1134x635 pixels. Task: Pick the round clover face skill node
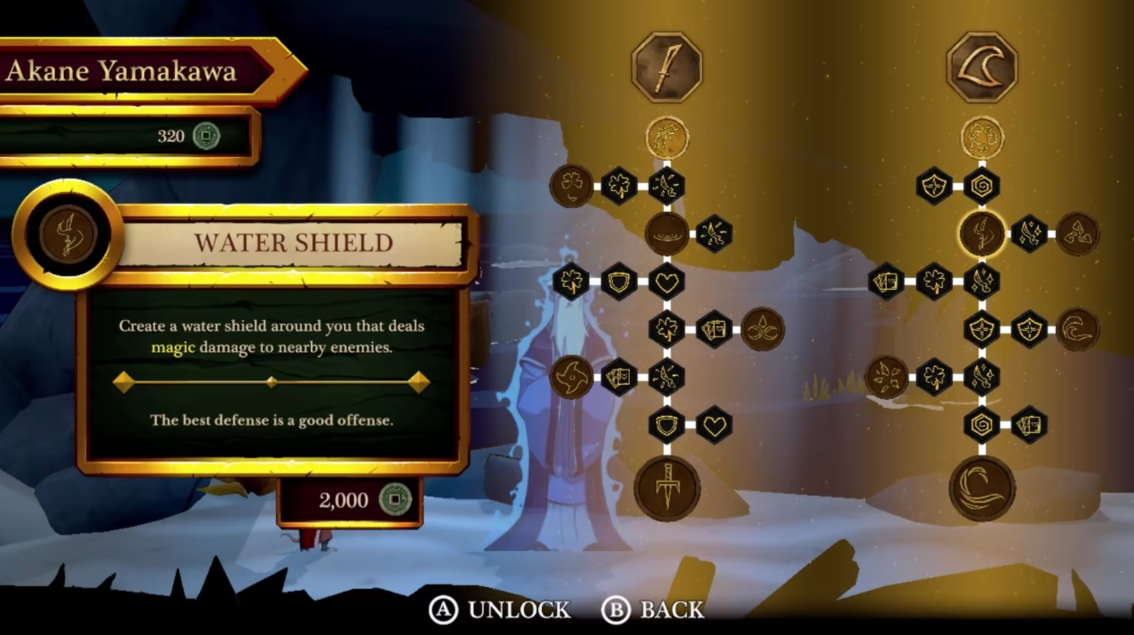571,186
